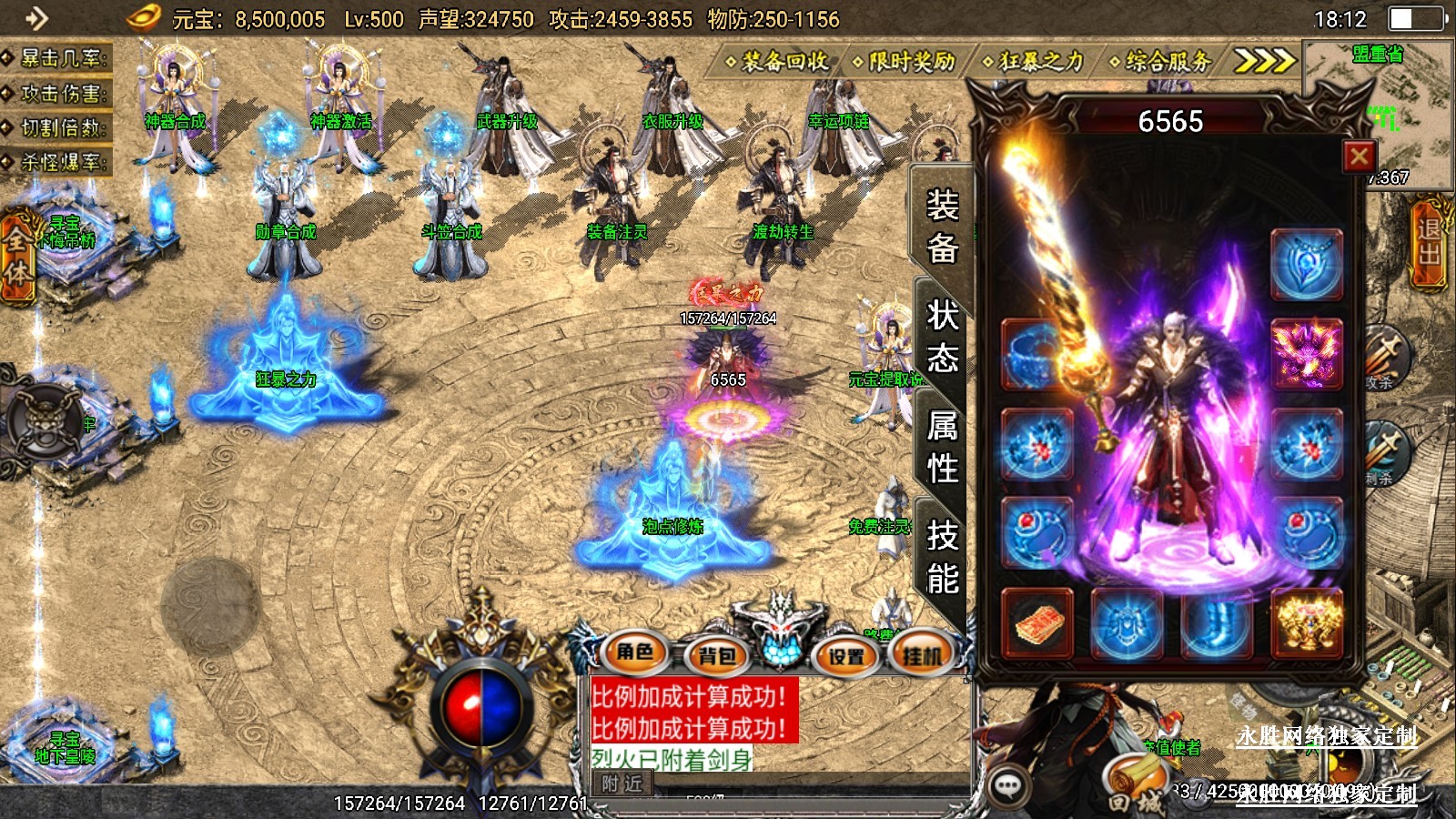The height and width of the screenshot is (819, 1456).
Task: Select the golden trophy equipment slot
Action: click(1306, 624)
